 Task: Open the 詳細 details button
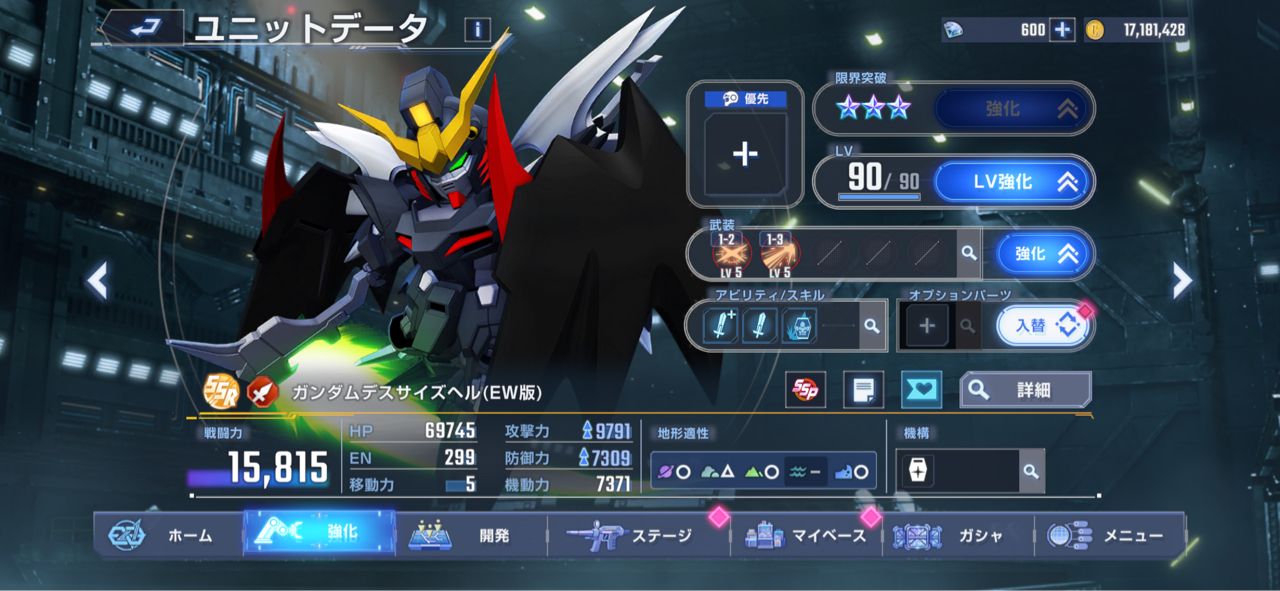(x=1025, y=390)
